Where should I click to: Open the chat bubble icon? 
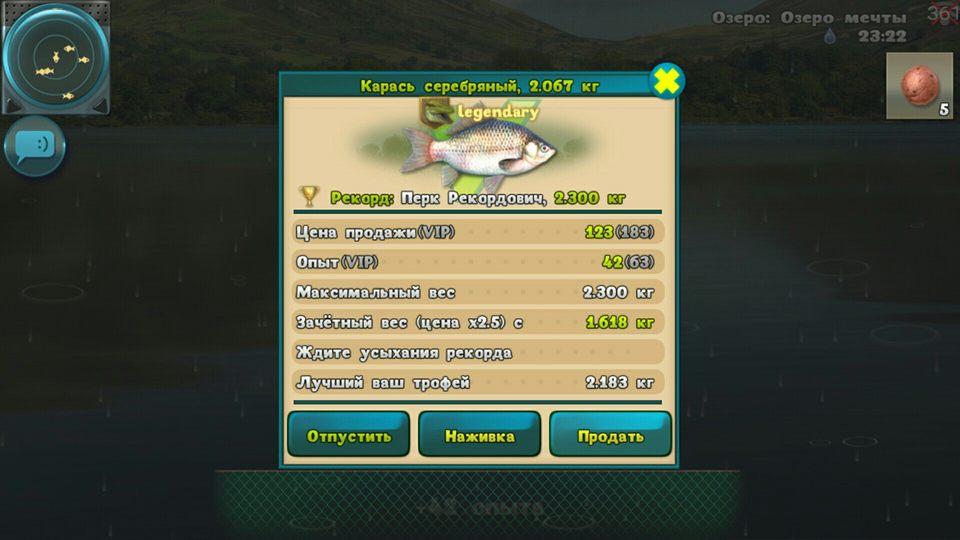[x=35, y=146]
